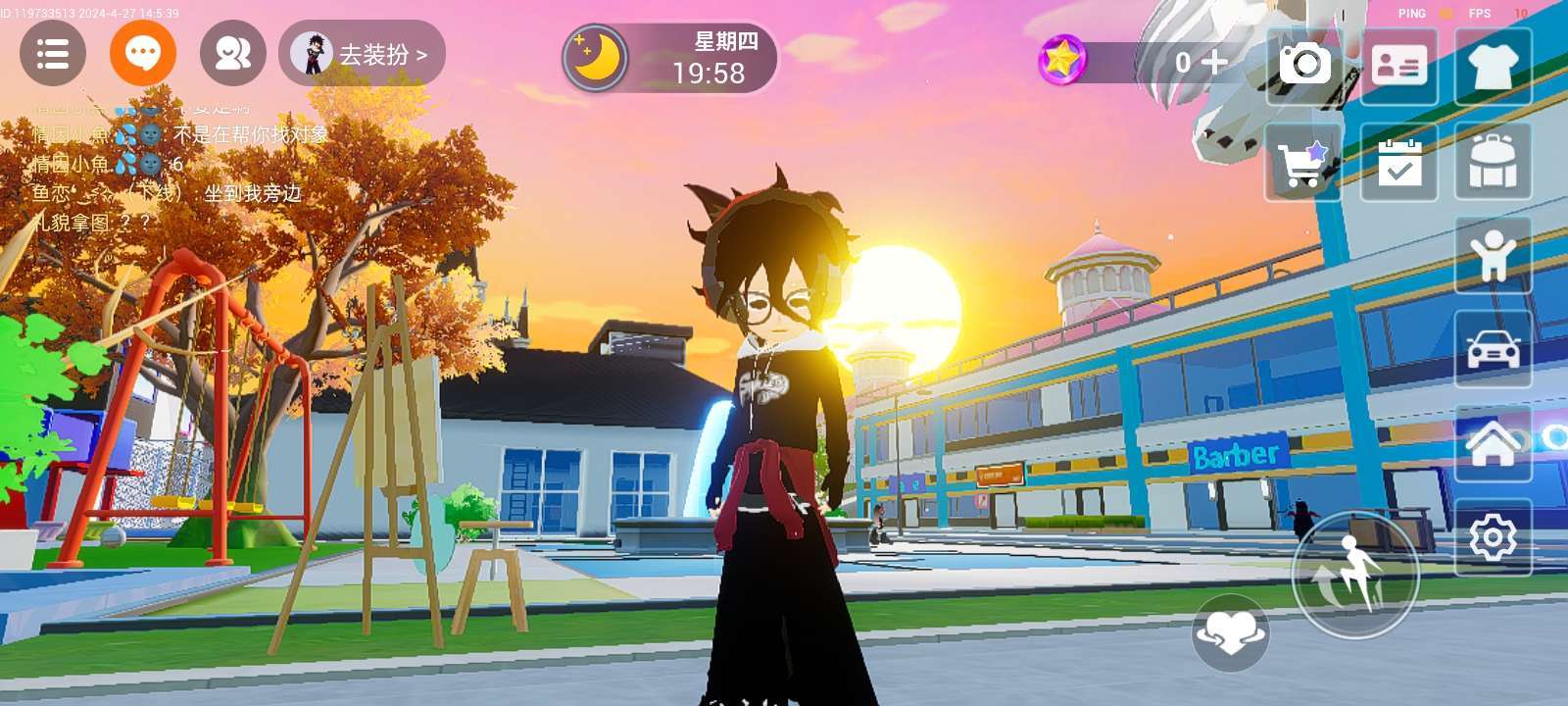
Task: Go home with the house icon
Action: tap(1493, 443)
